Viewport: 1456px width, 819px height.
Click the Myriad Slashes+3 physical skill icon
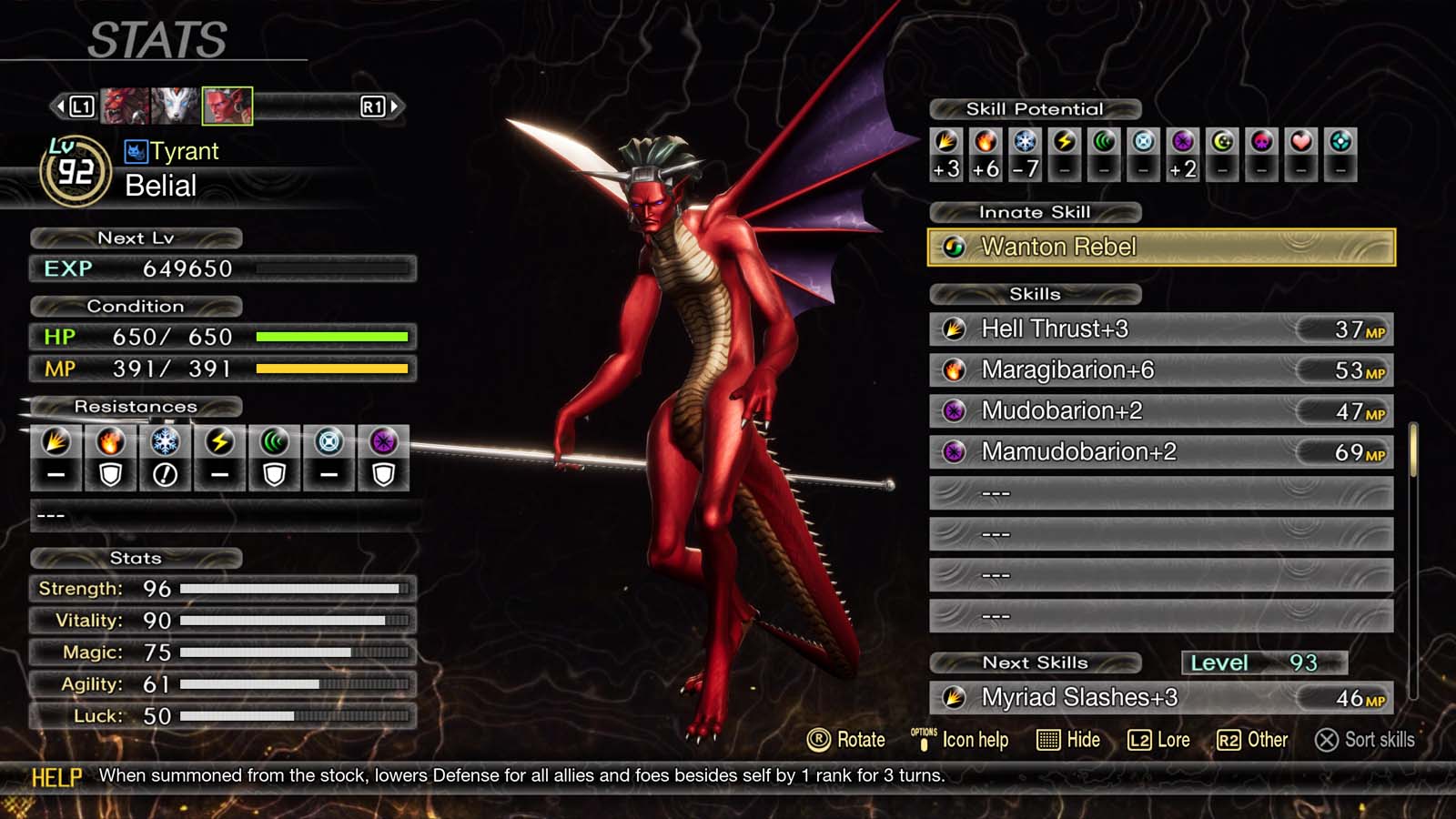[955, 697]
